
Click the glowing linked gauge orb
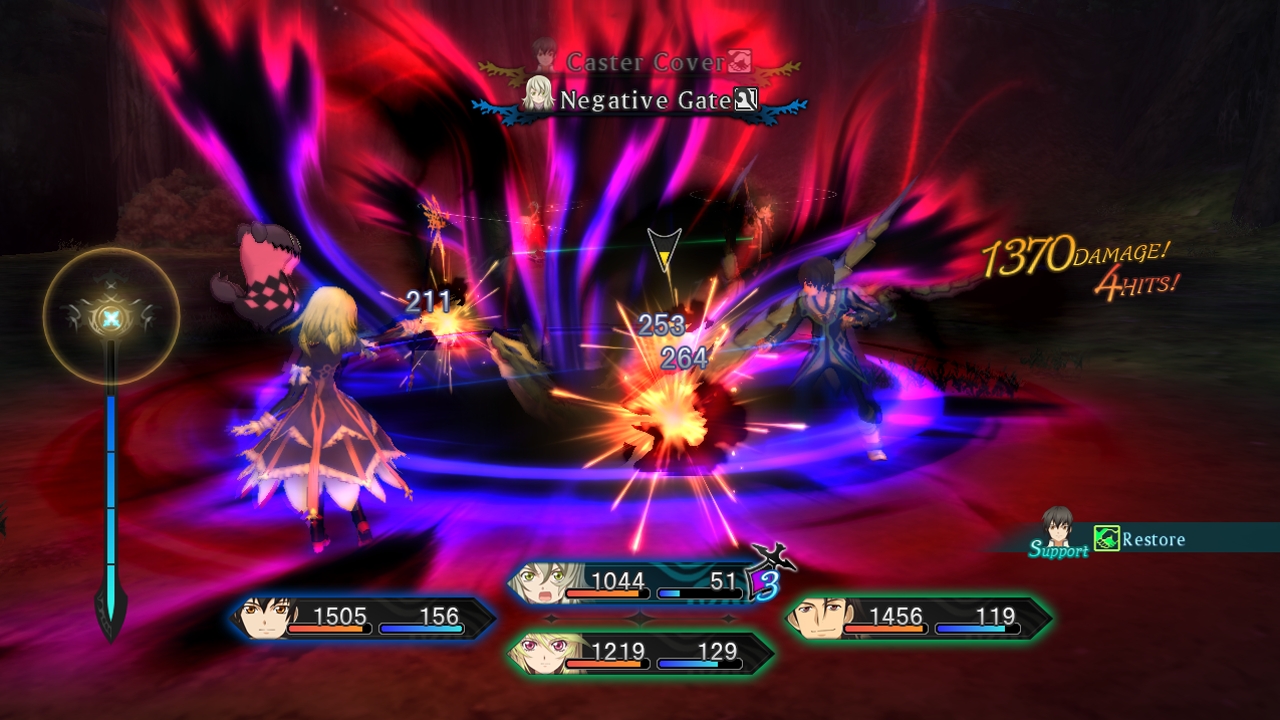point(112,318)
